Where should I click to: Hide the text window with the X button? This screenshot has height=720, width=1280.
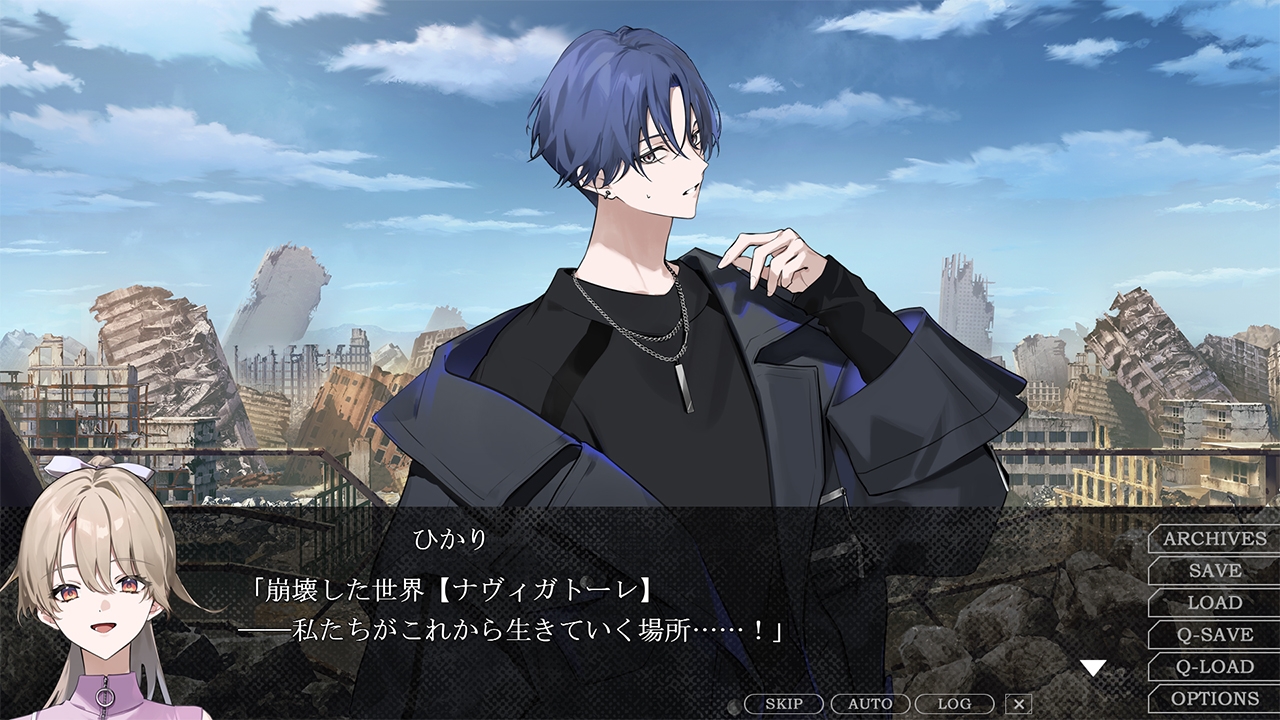click(1018, 704)
